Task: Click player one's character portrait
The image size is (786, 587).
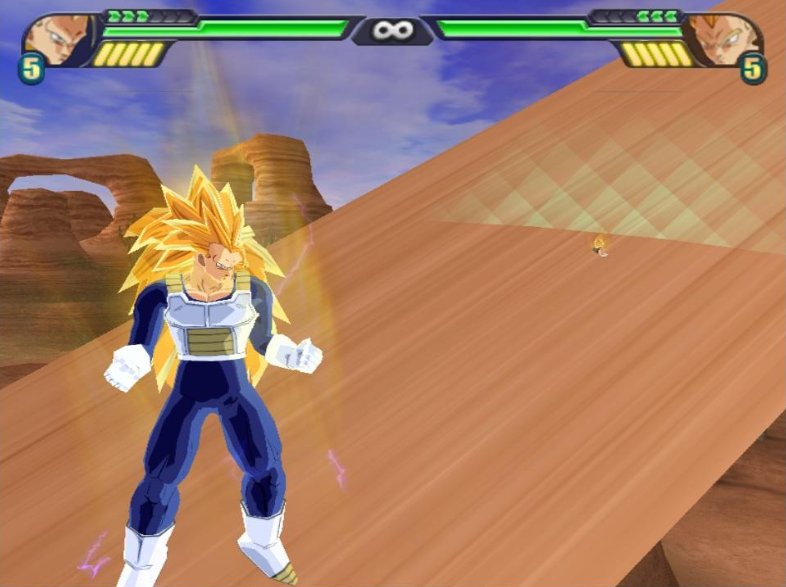Action: click(x=55, y=37)
